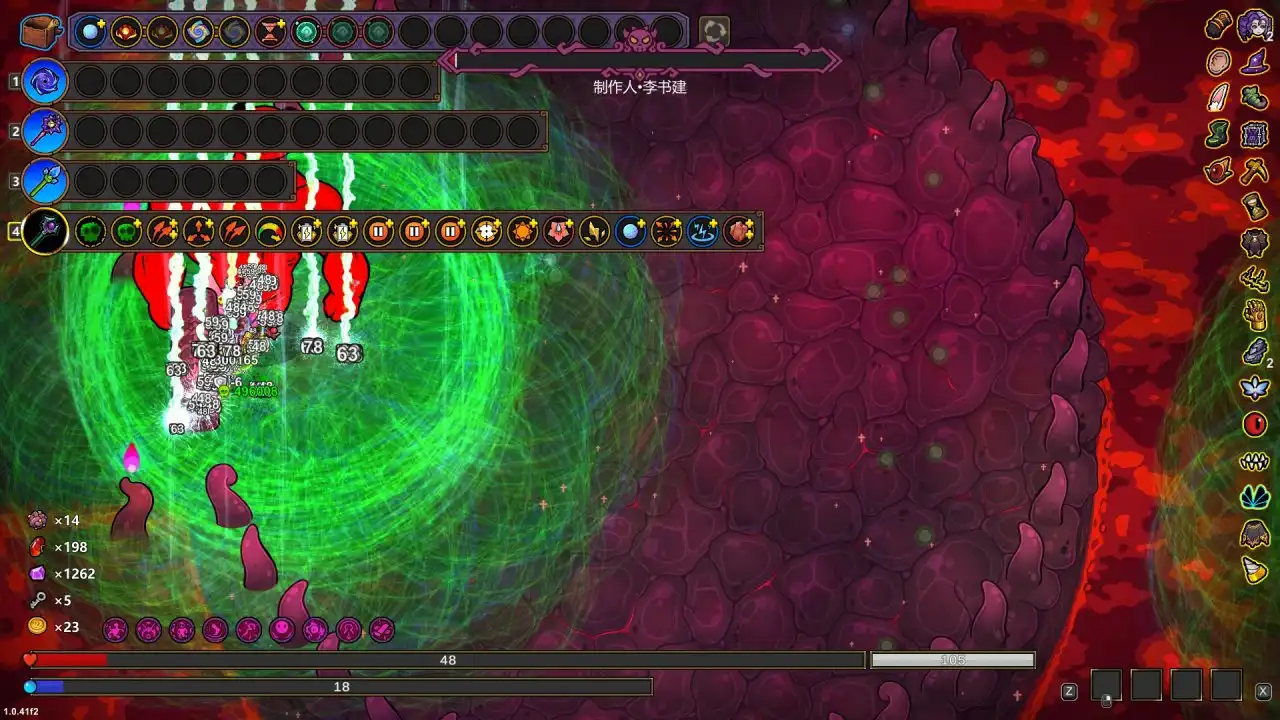Select the blue lightning ring spell
Viewport: 1280px width, 720px height.
click(x=701, y=232)
